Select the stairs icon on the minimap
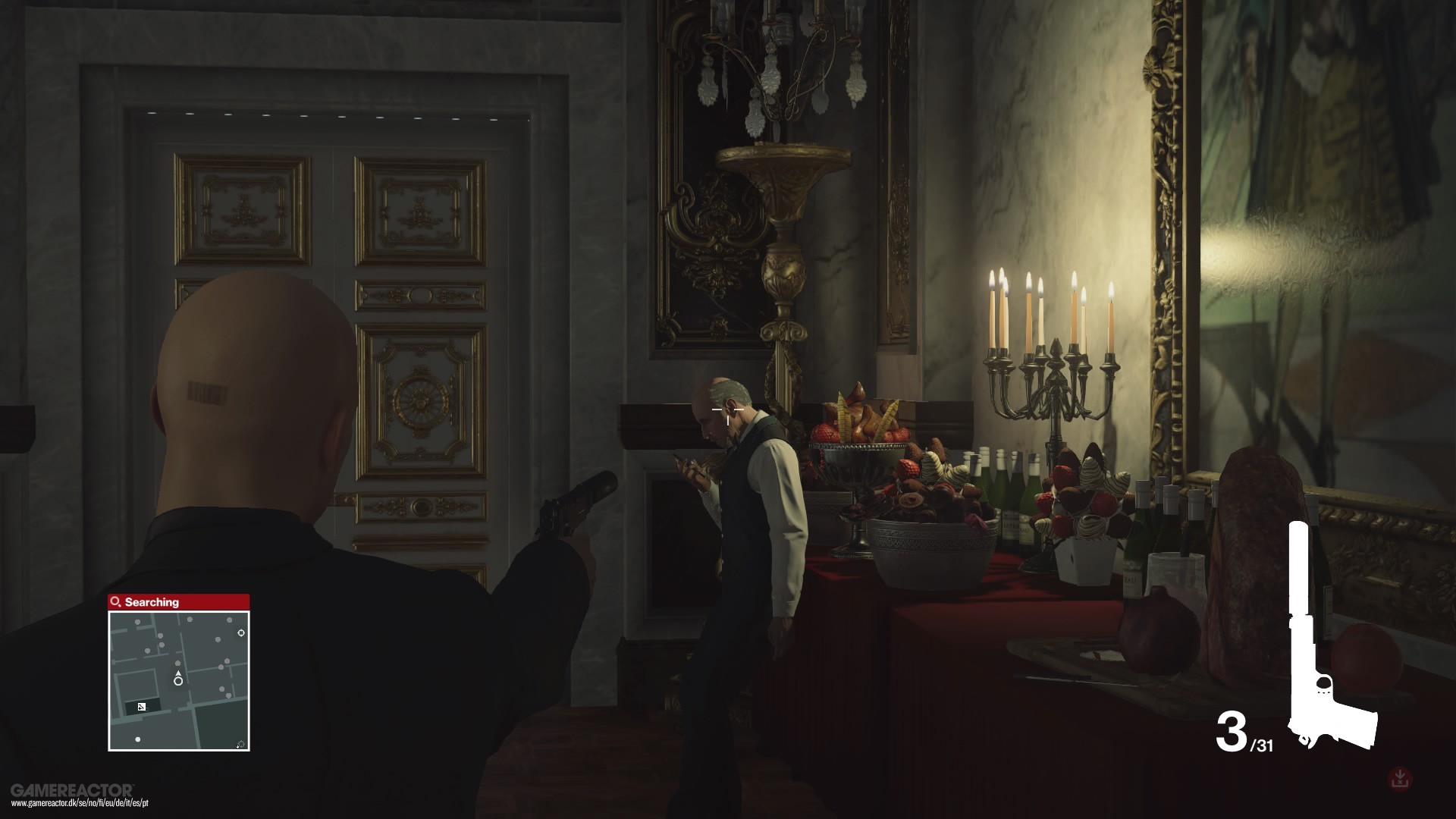 tap(141, 706)
